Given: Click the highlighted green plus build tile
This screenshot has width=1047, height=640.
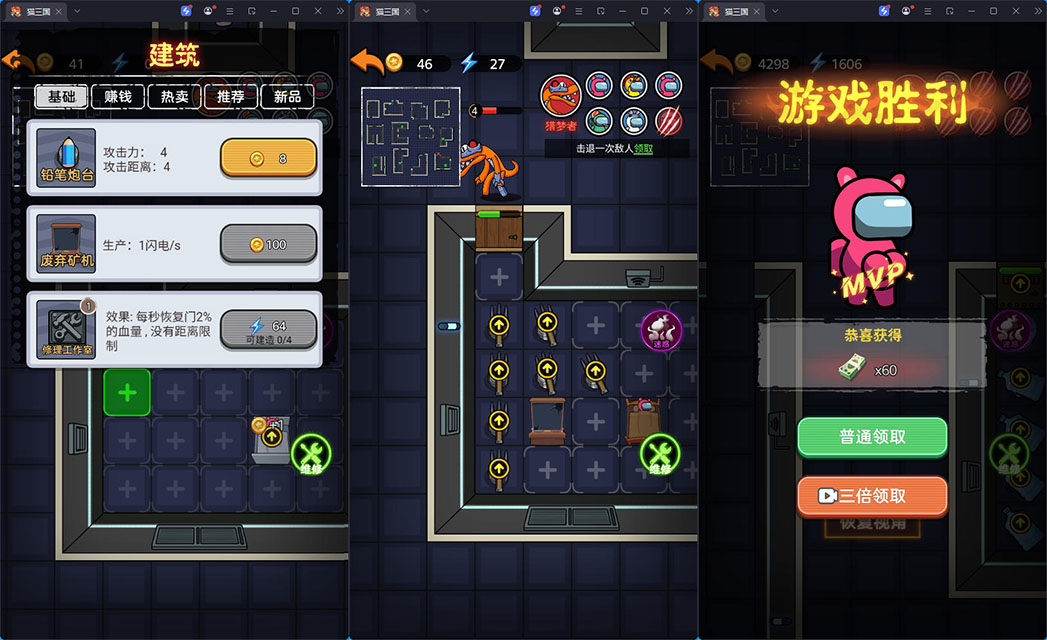Looking at the screenshot, I should pos(127,392).
